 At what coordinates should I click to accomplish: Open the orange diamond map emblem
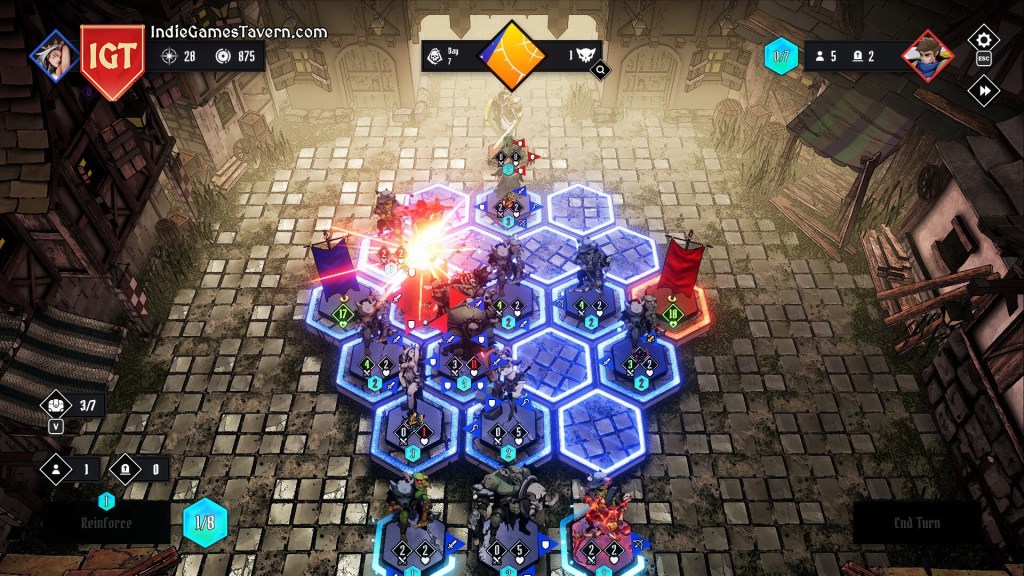[x=512, y=55]
